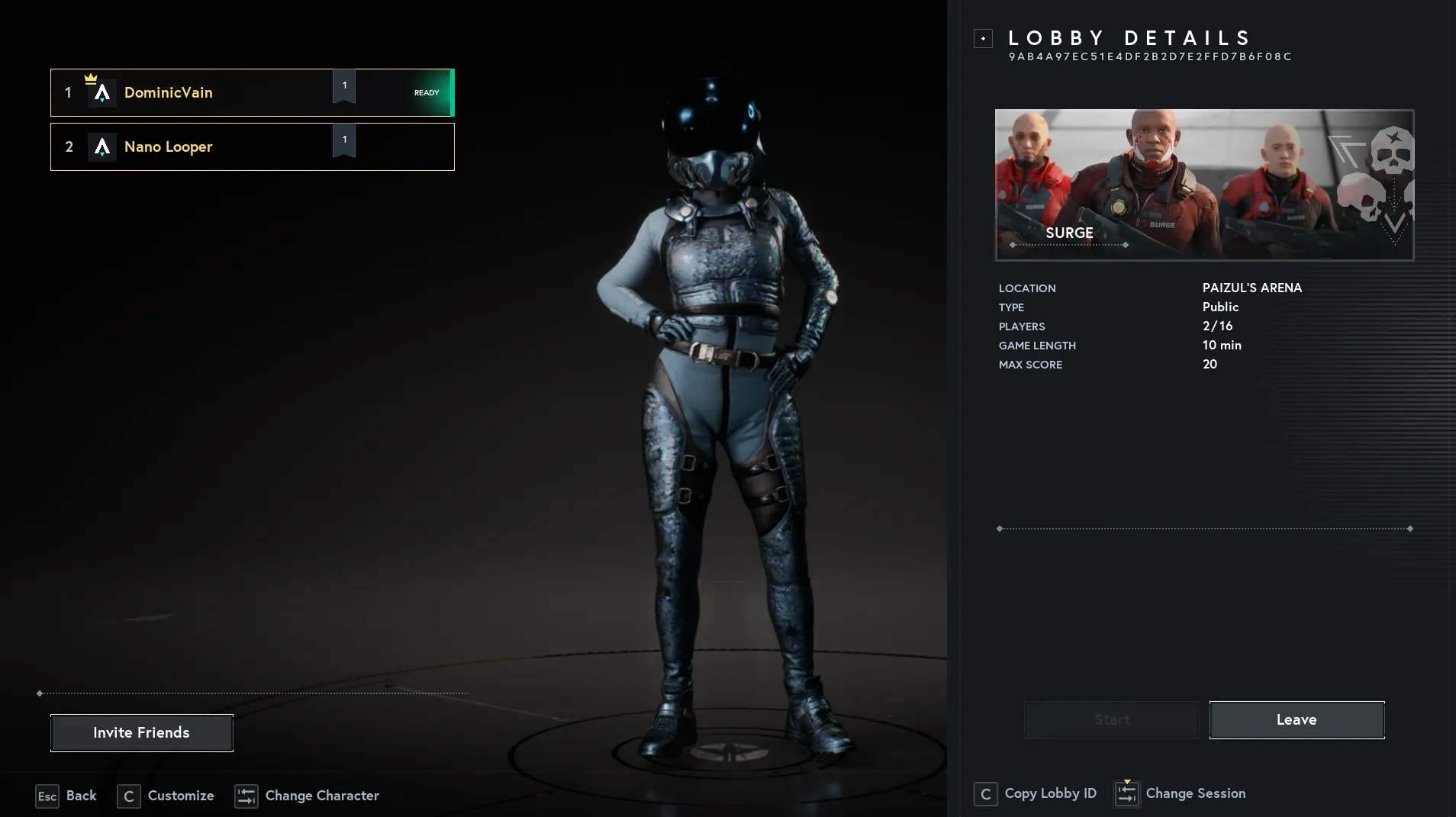Select the Nano Looper player row

click(252, 147)
